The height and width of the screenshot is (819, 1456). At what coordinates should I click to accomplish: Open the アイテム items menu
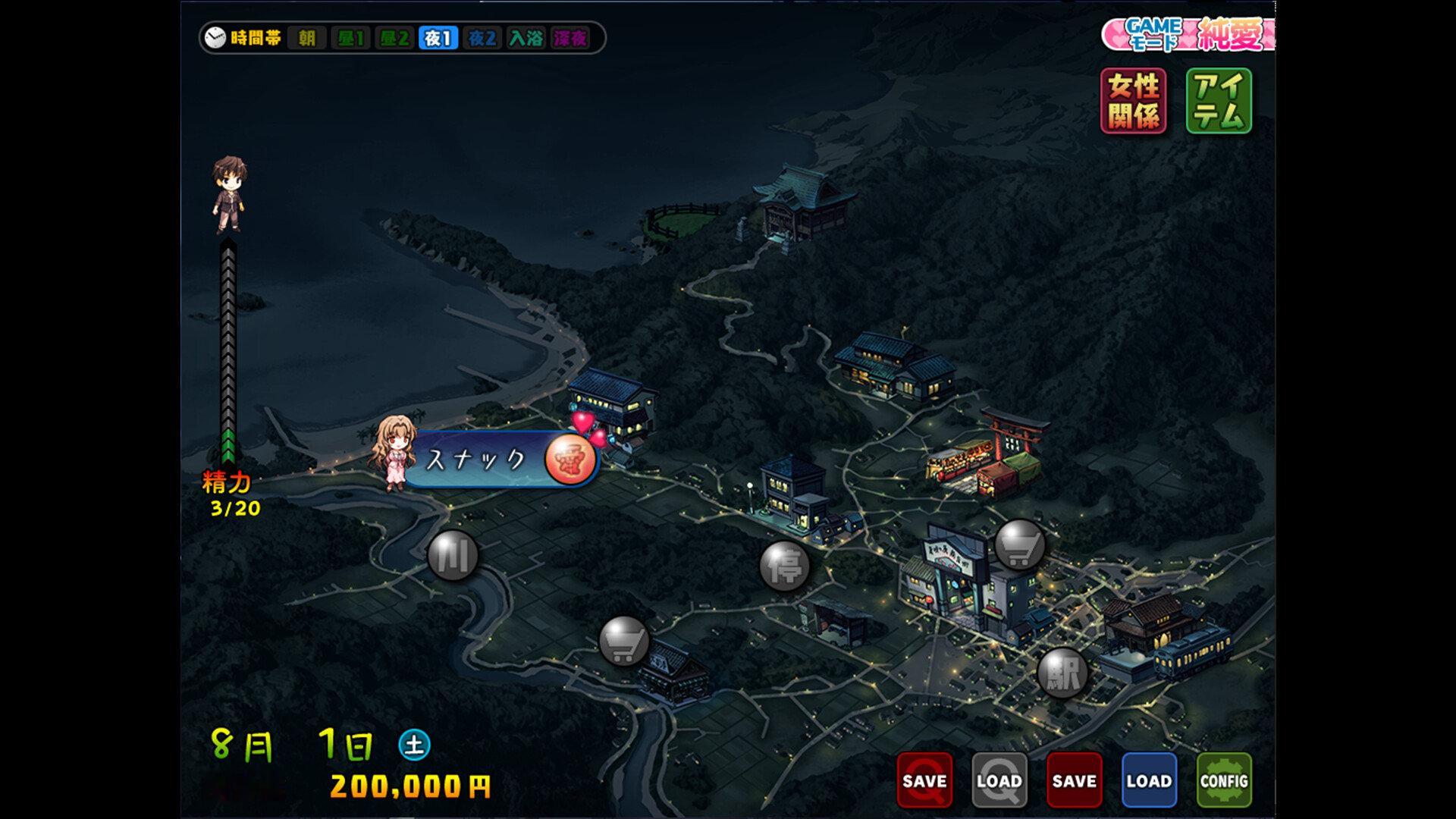(1218, 101)
